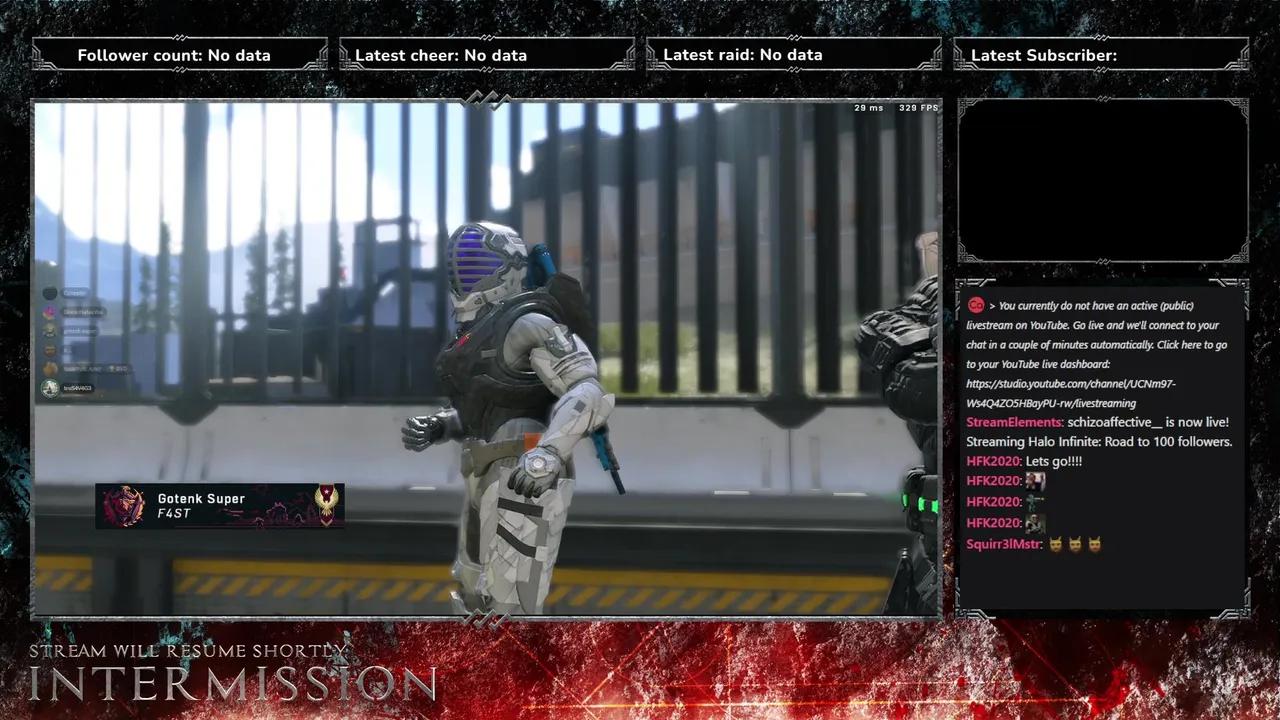Click the topmost player avatar in the lobby list
This screenshot has width=1280, height=720.
(50, 293)
